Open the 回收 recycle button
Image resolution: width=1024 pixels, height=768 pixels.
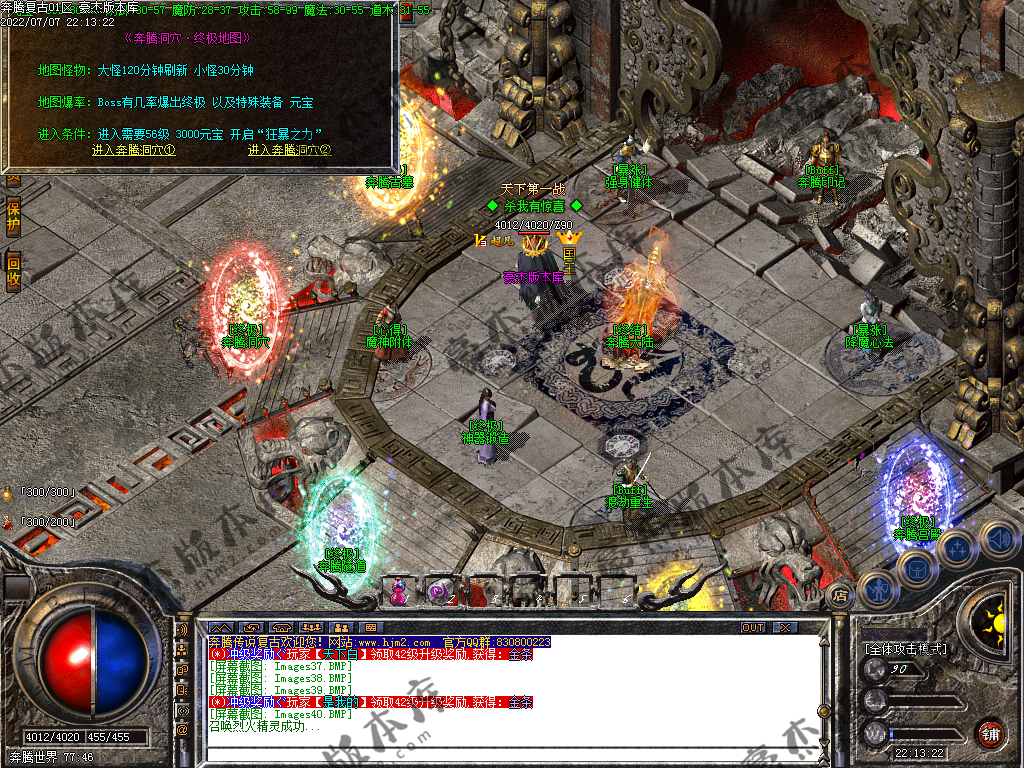point(13,272)
